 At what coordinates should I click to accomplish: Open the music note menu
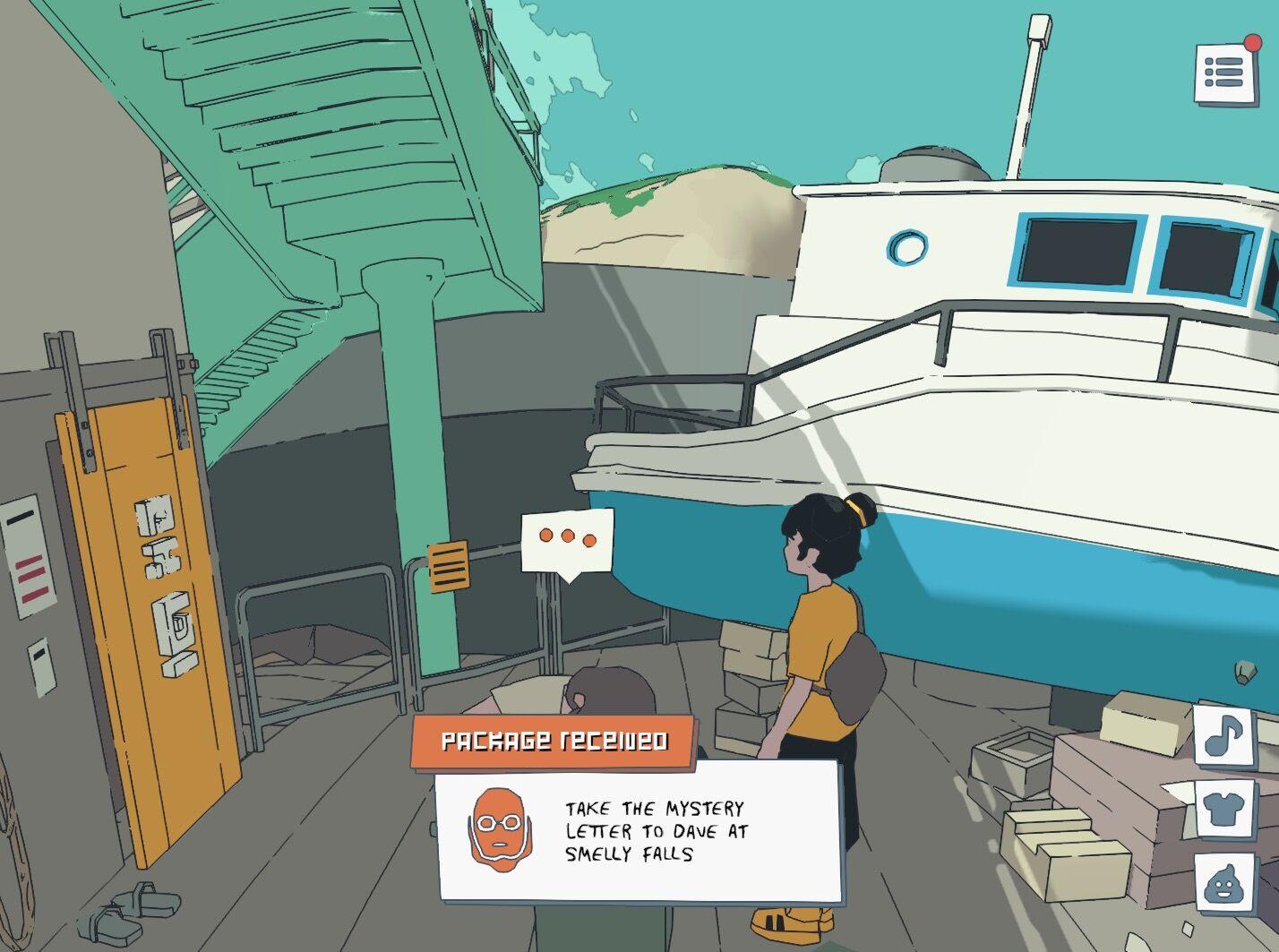coord(1224,735)
